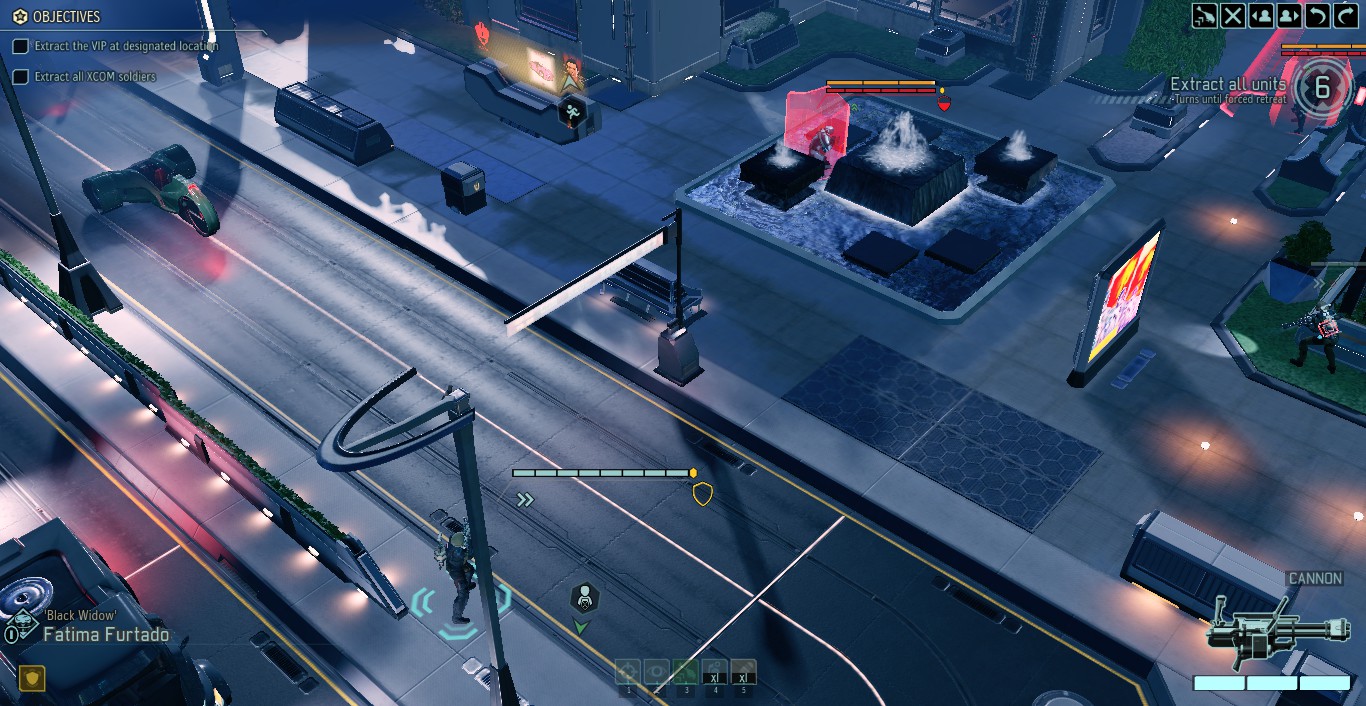1366x706 pixels.
Task: Click the call Skyranger evac button
Action: pos(1205,15)
